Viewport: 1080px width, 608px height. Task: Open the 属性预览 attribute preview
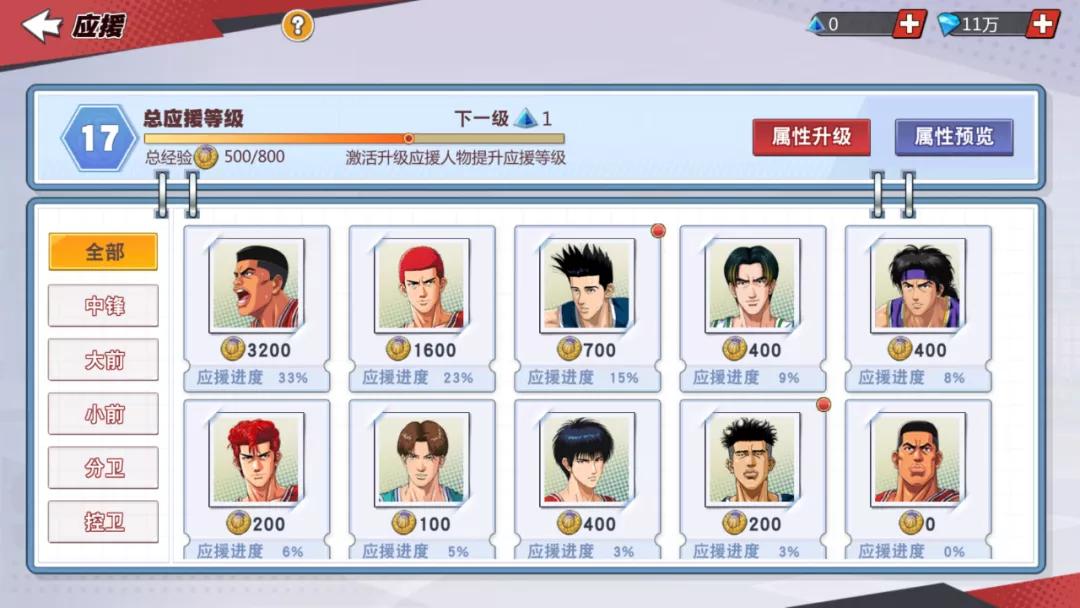953,137
